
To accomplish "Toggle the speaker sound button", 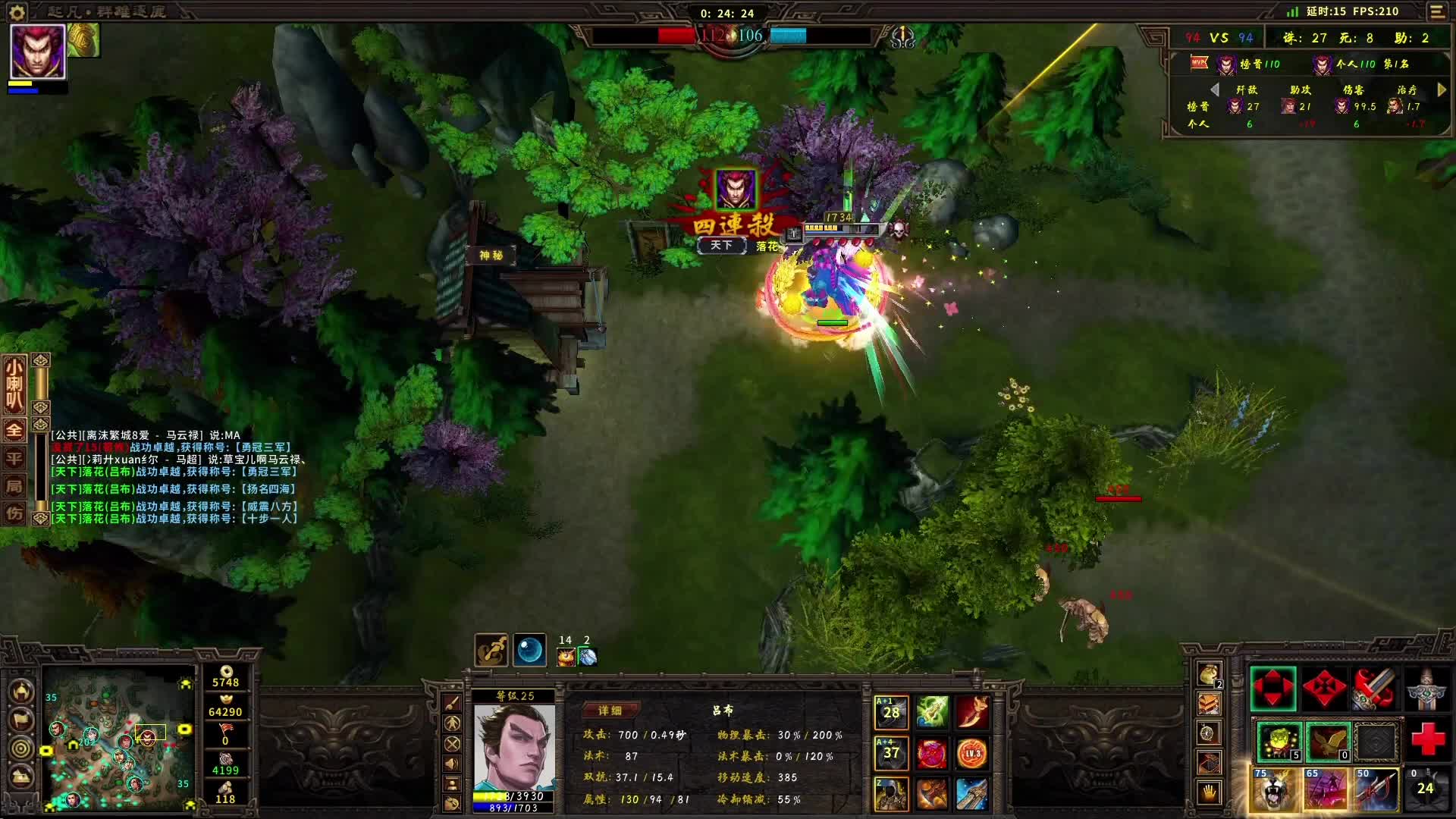I will click(452, 764).
